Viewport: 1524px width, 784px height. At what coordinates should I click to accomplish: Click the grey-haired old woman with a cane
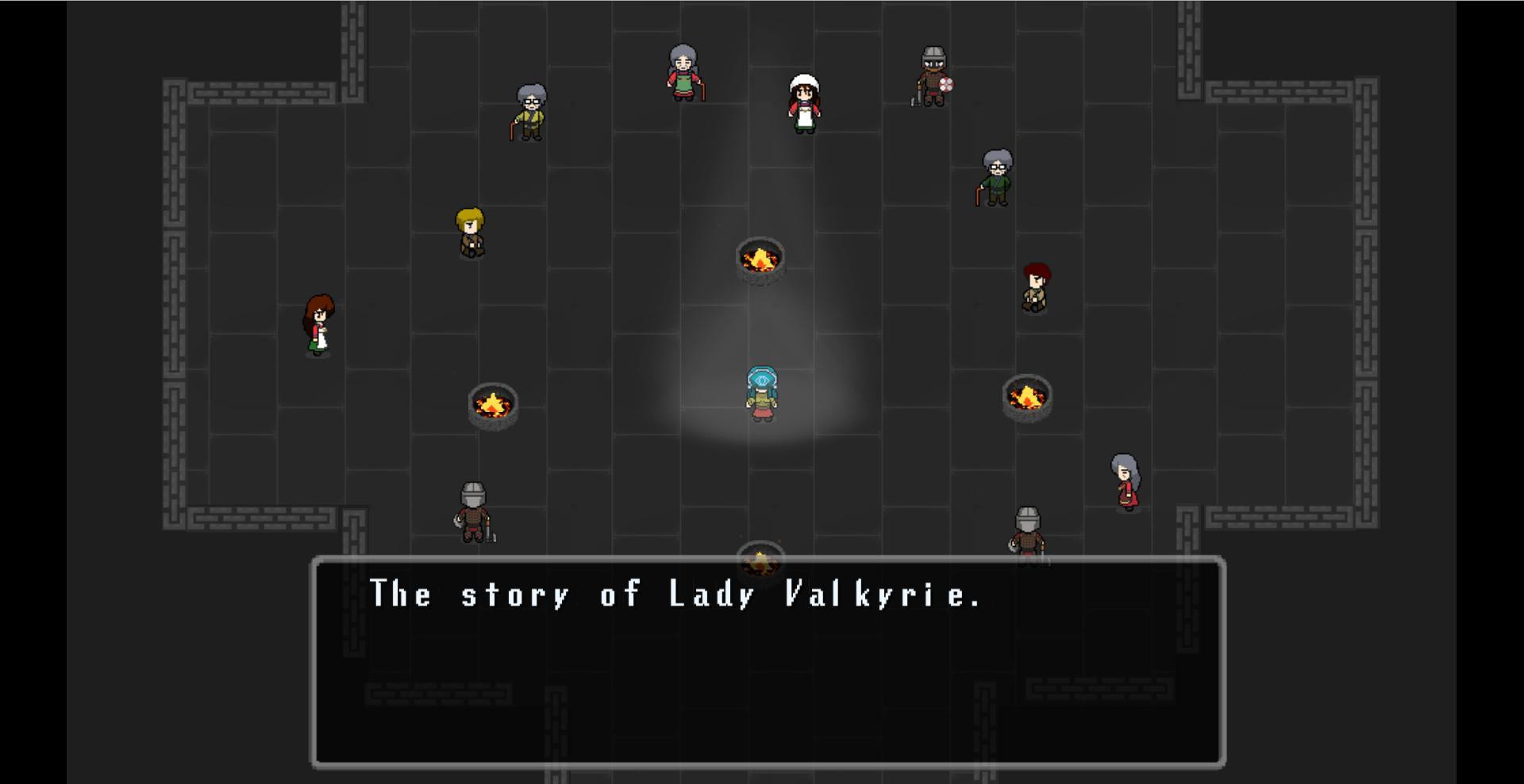coord(681,75)
